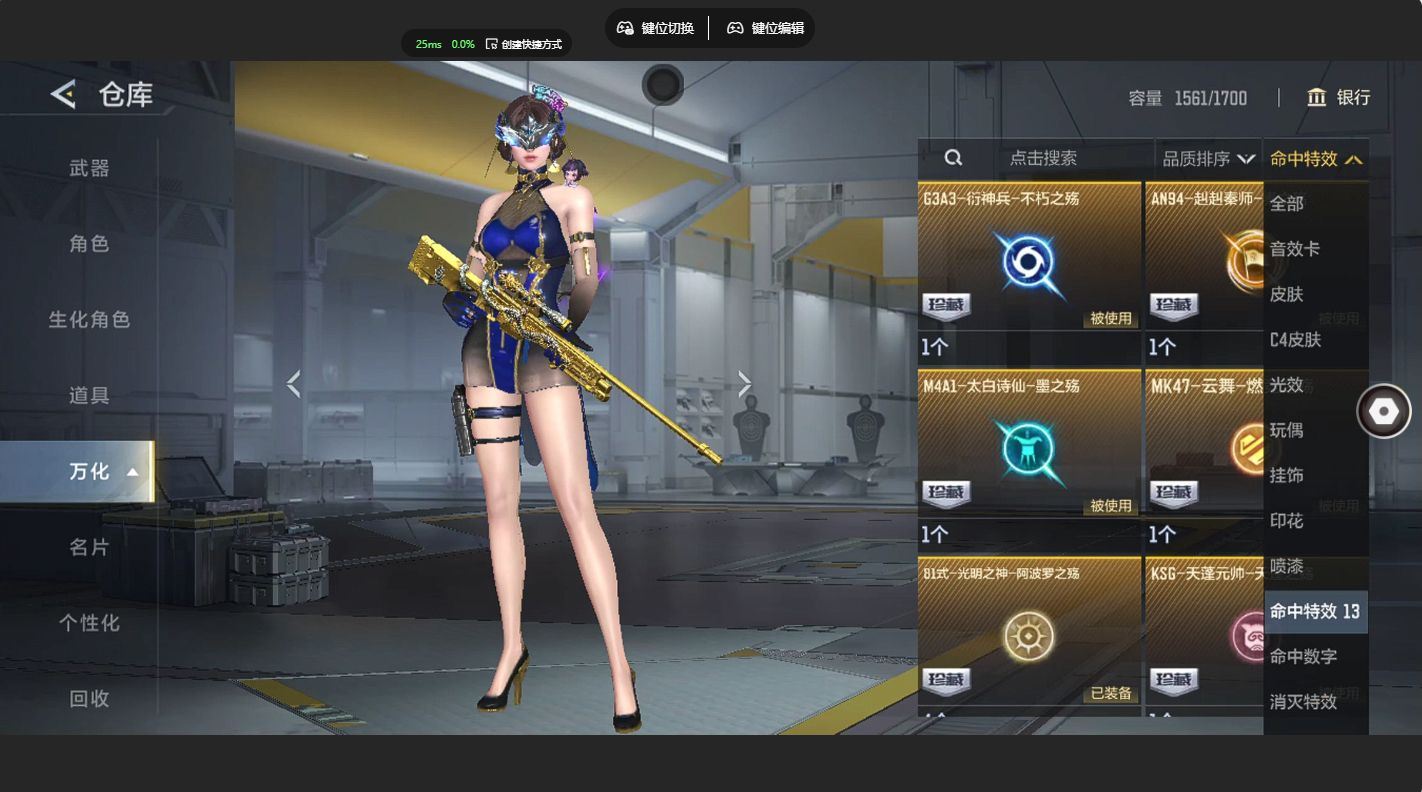1422x792 pixels.
Task: Click the 点击搜索 search field
Action: click(x=1043, y=158)
